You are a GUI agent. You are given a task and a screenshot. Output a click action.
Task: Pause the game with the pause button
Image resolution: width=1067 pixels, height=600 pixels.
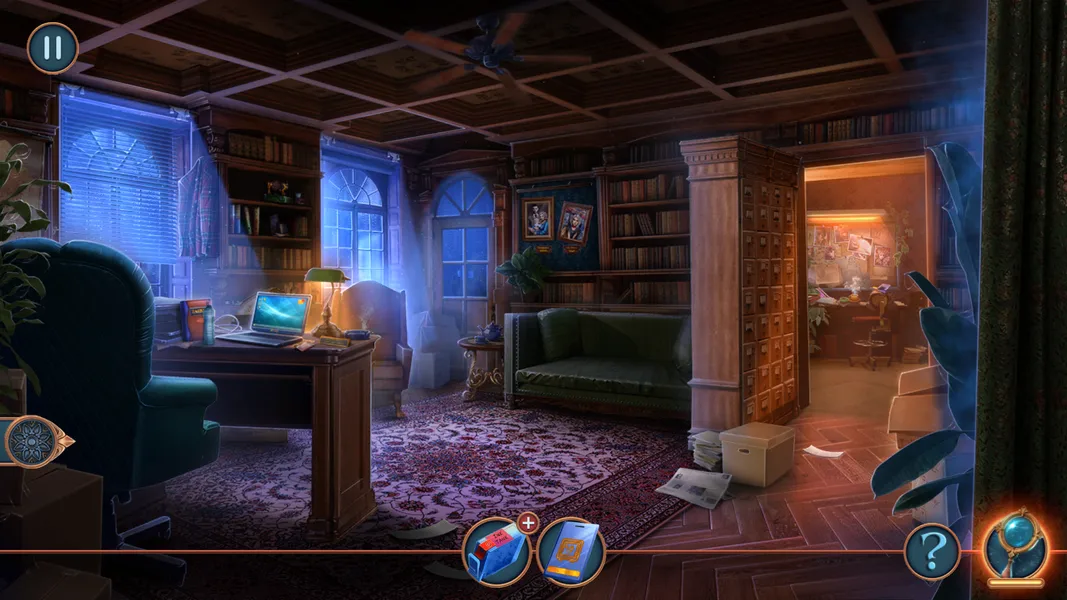tap(52, 48)
